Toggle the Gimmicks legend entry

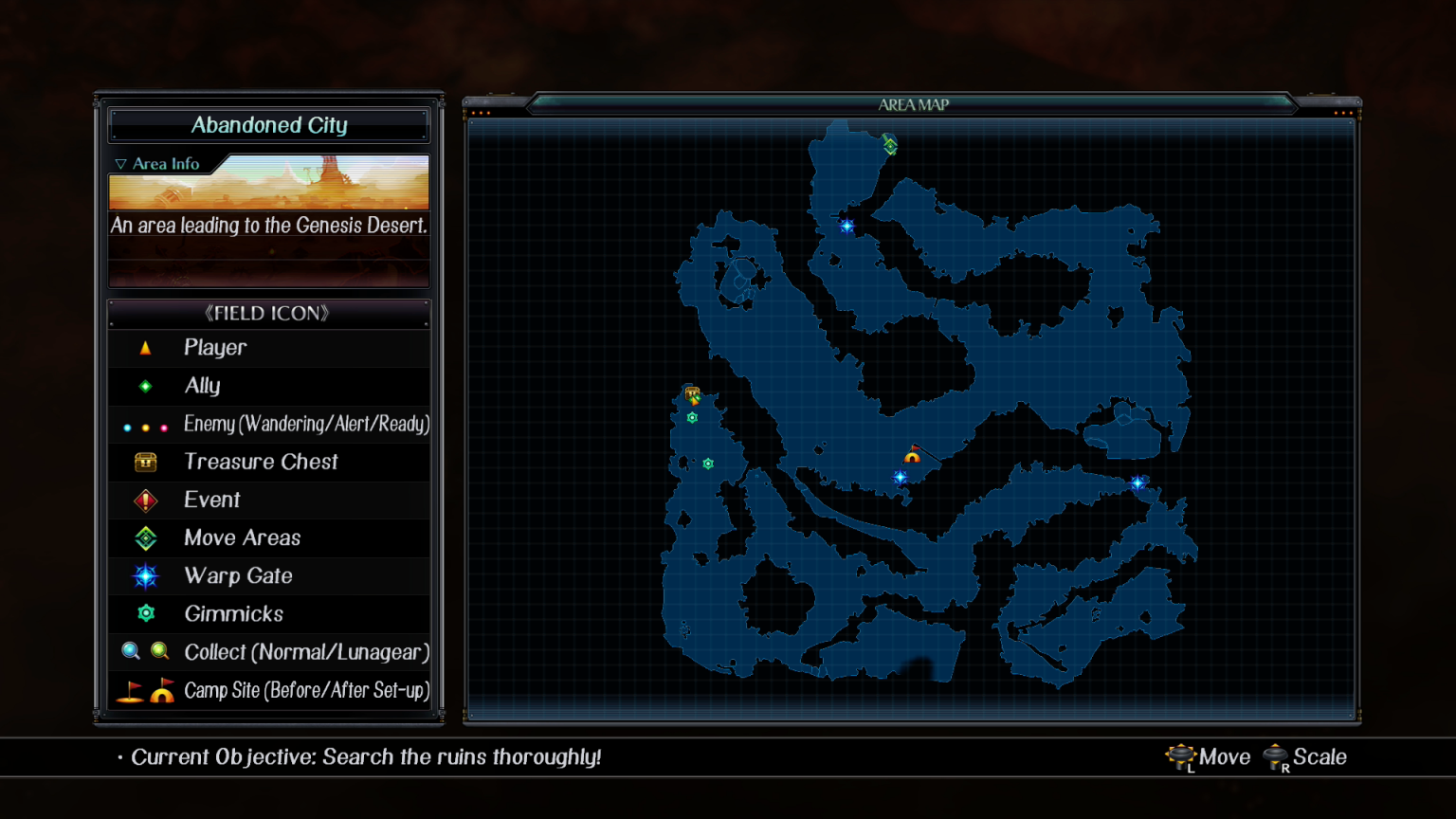pos(233,613)
